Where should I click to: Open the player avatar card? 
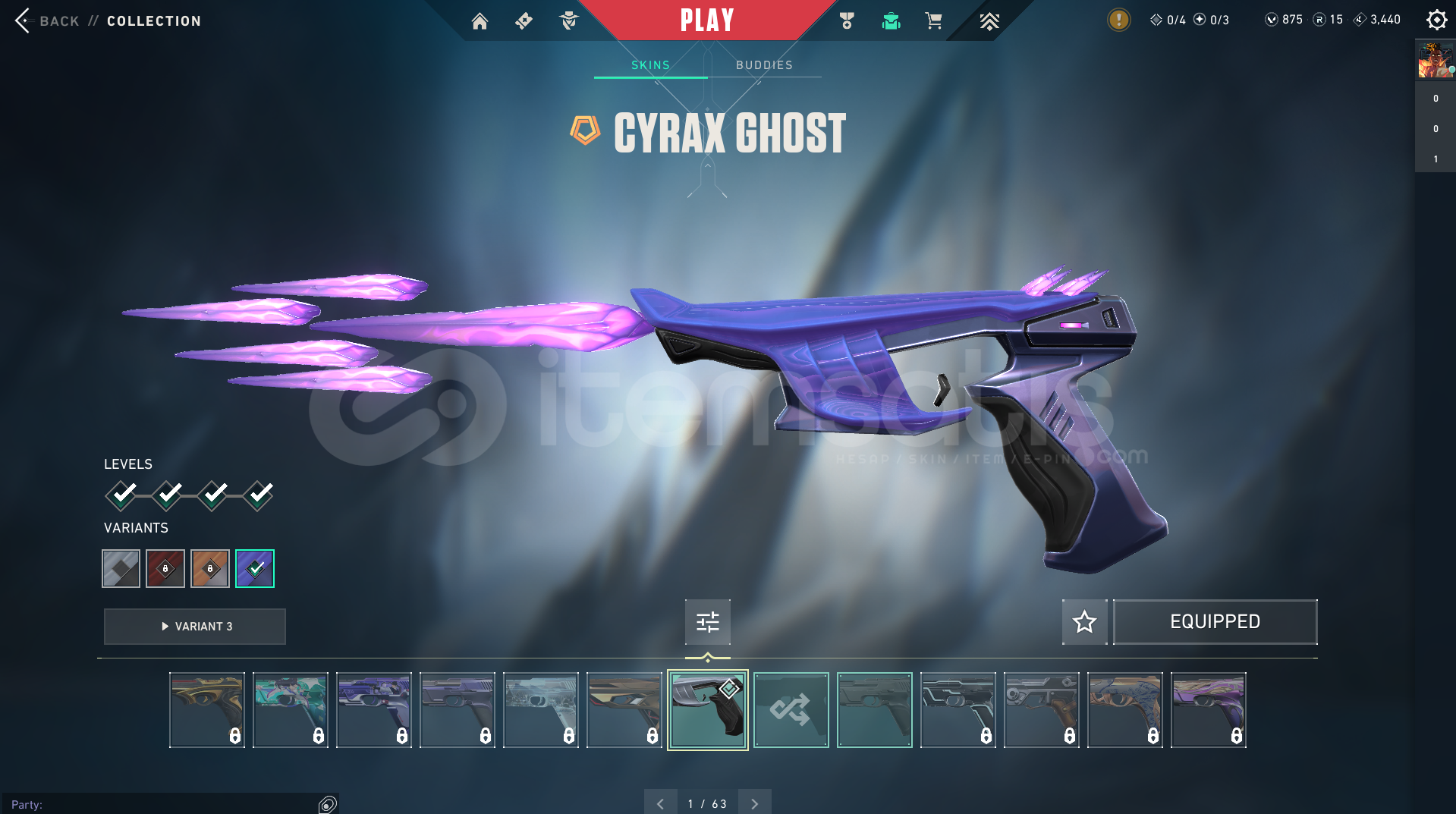click(x=1435, y=61)
